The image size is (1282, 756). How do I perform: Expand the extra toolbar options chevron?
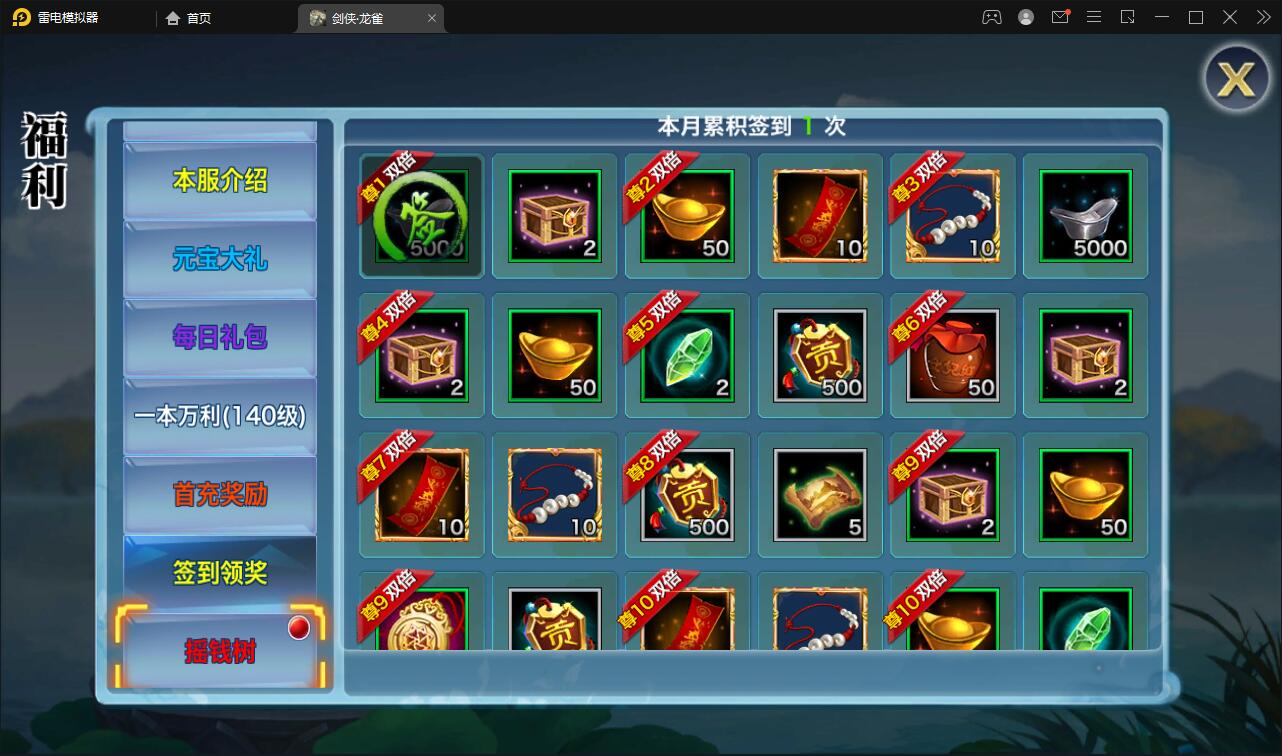(1263, 17)
